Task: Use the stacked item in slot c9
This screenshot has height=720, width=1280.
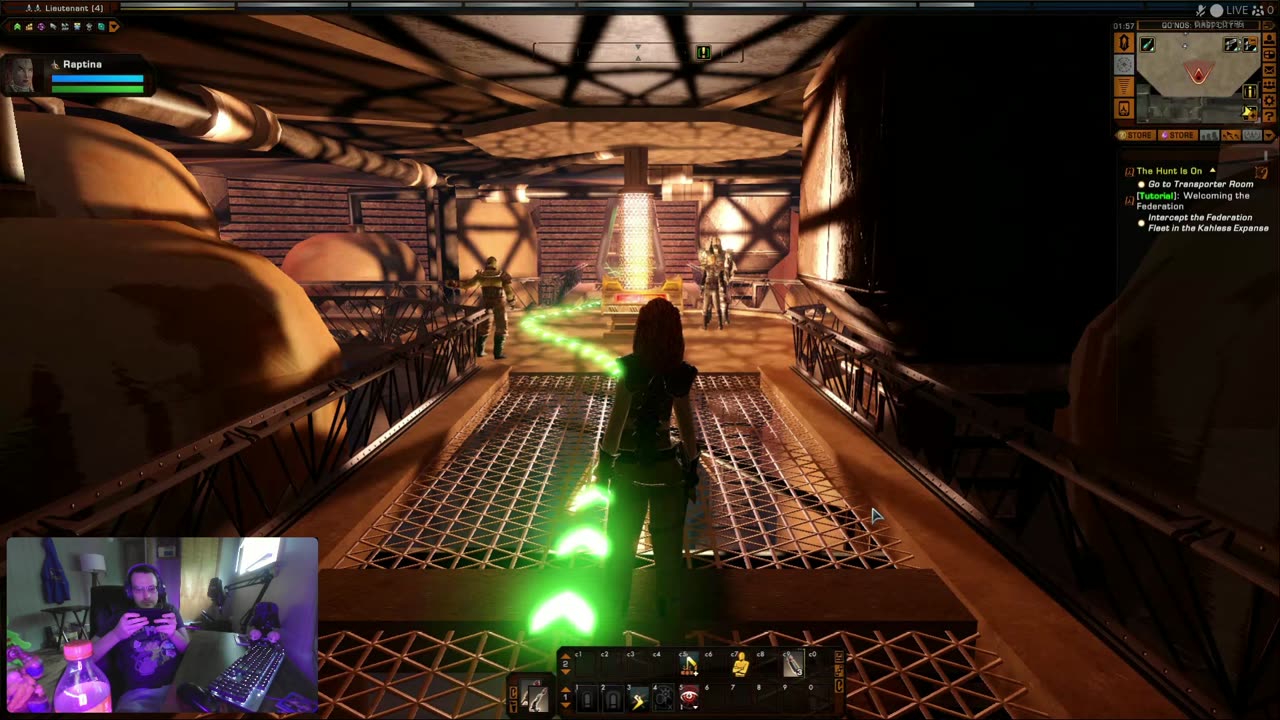Action: click(792, 664)
